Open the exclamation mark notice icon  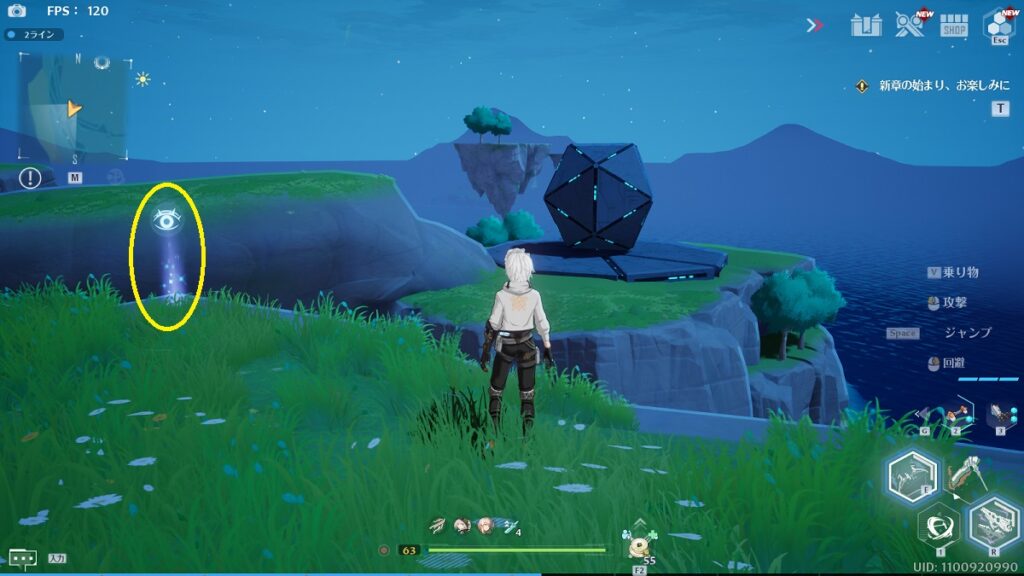tap(31, 178)
